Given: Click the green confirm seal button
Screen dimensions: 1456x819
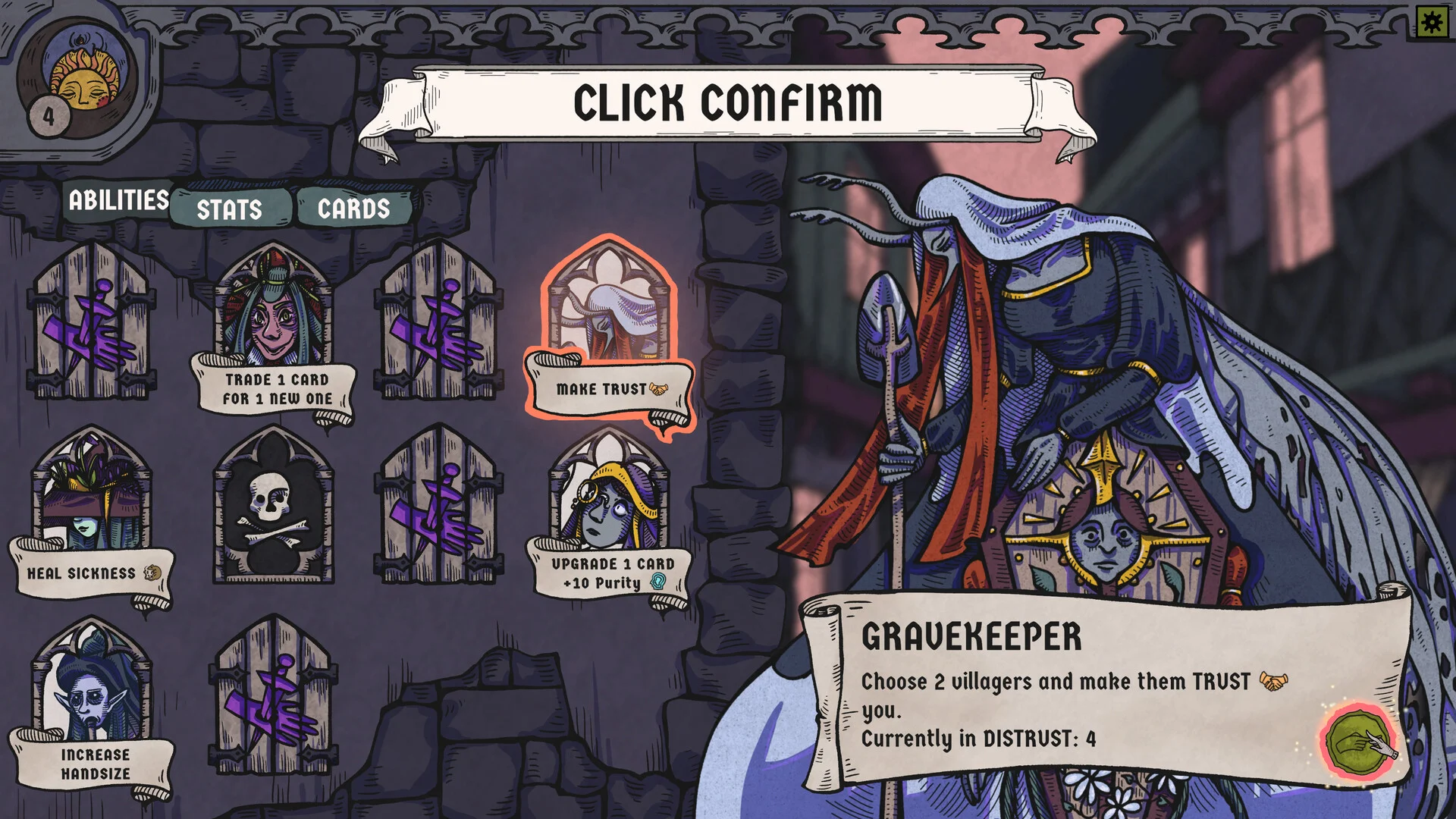Looking at the screenshot, I should tap(1359, 743).
